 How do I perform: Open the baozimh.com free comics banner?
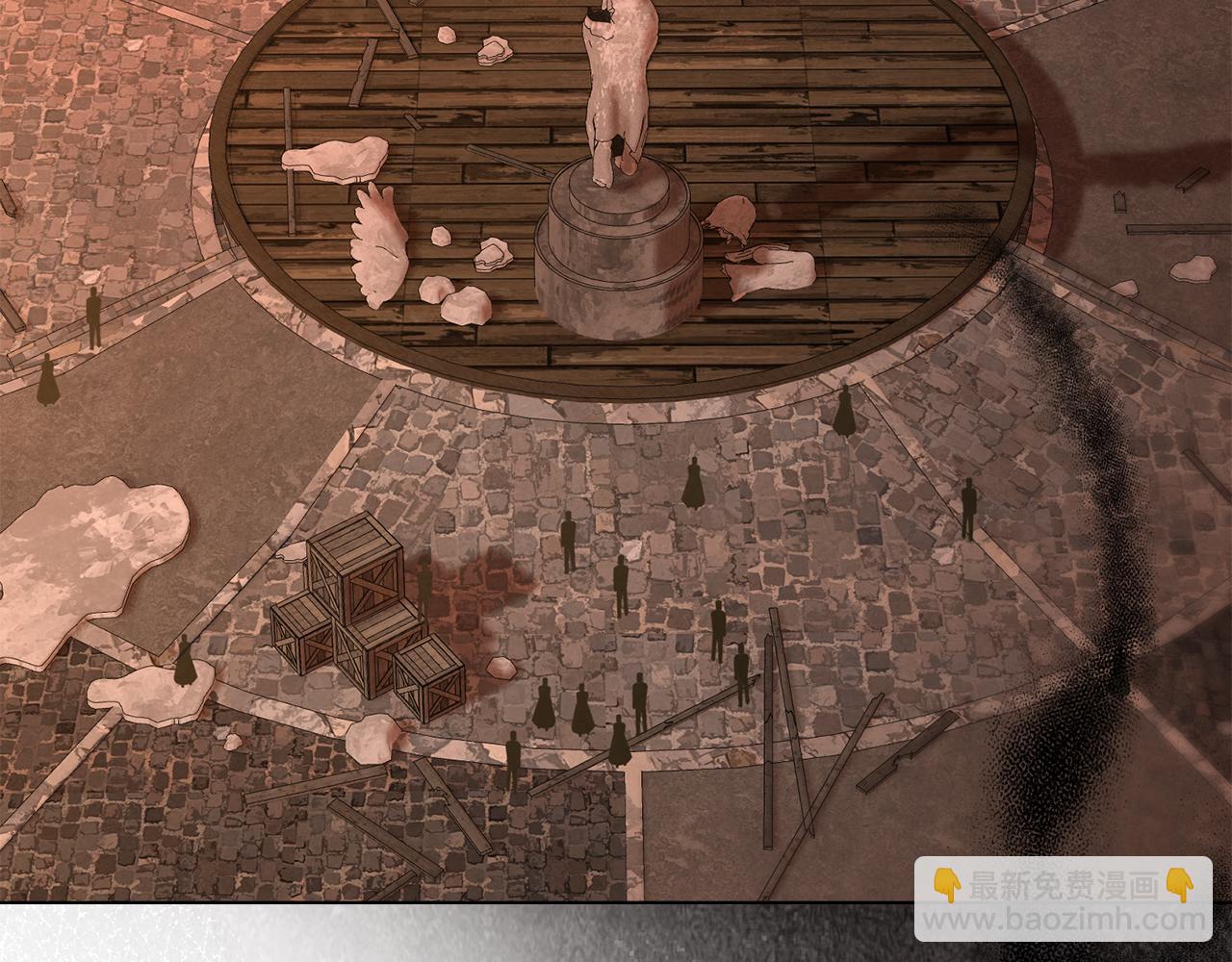(1063, 900)
